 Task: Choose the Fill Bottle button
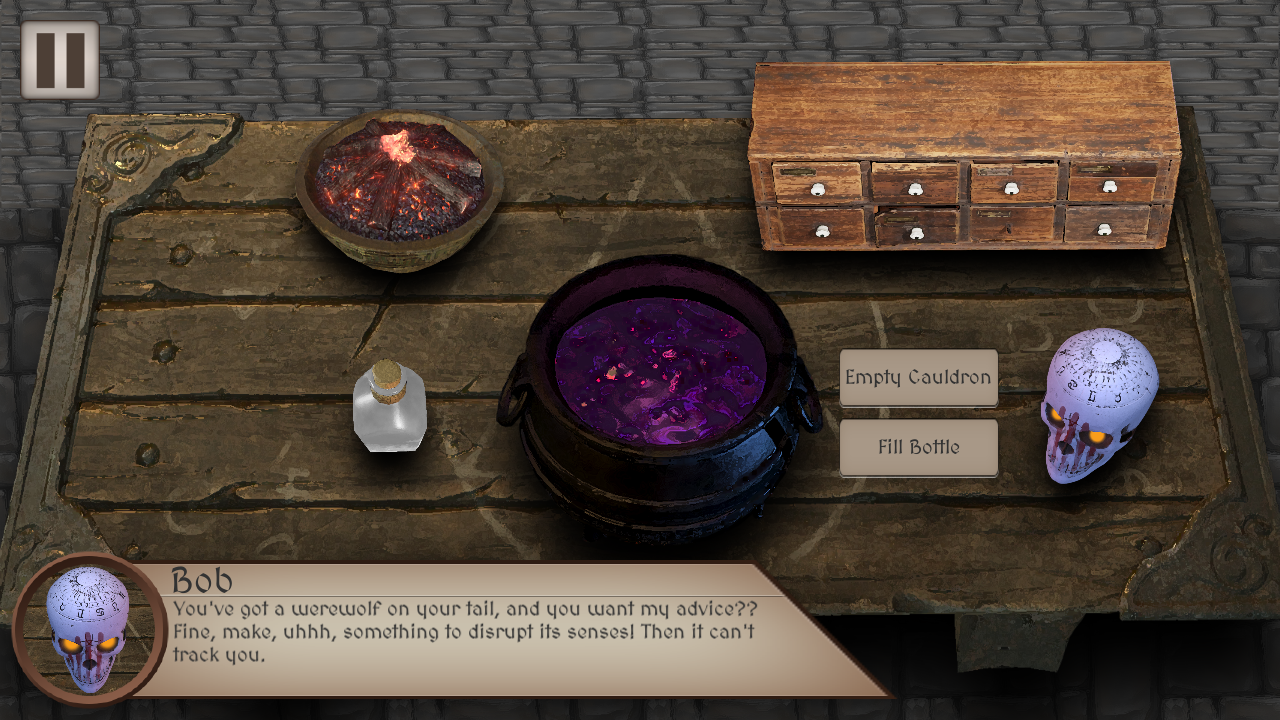(918, 448)
